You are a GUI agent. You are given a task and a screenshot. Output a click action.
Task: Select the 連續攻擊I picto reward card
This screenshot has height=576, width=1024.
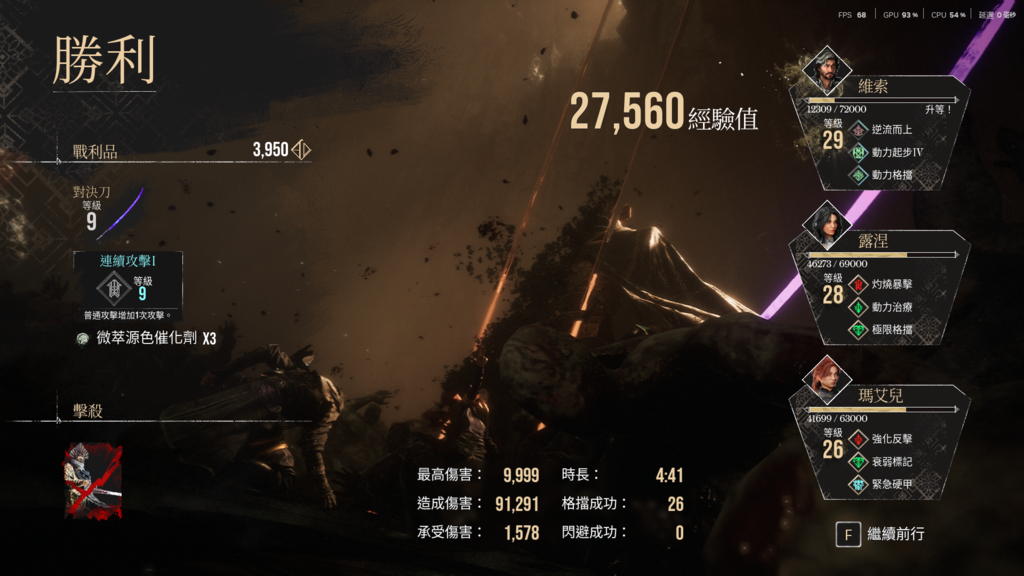(127, 279)
